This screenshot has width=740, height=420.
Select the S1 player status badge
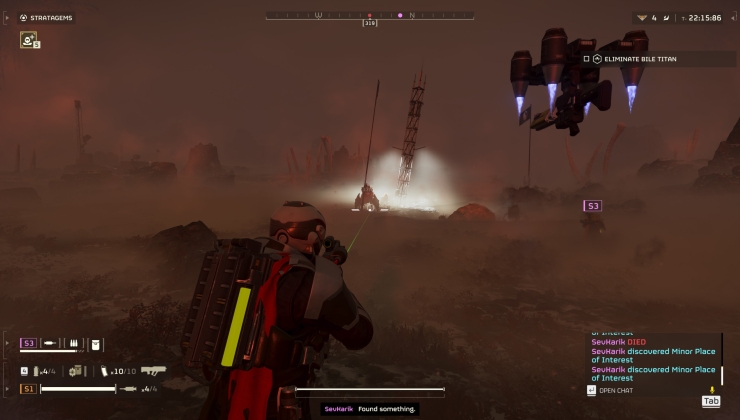coord(28,388)
